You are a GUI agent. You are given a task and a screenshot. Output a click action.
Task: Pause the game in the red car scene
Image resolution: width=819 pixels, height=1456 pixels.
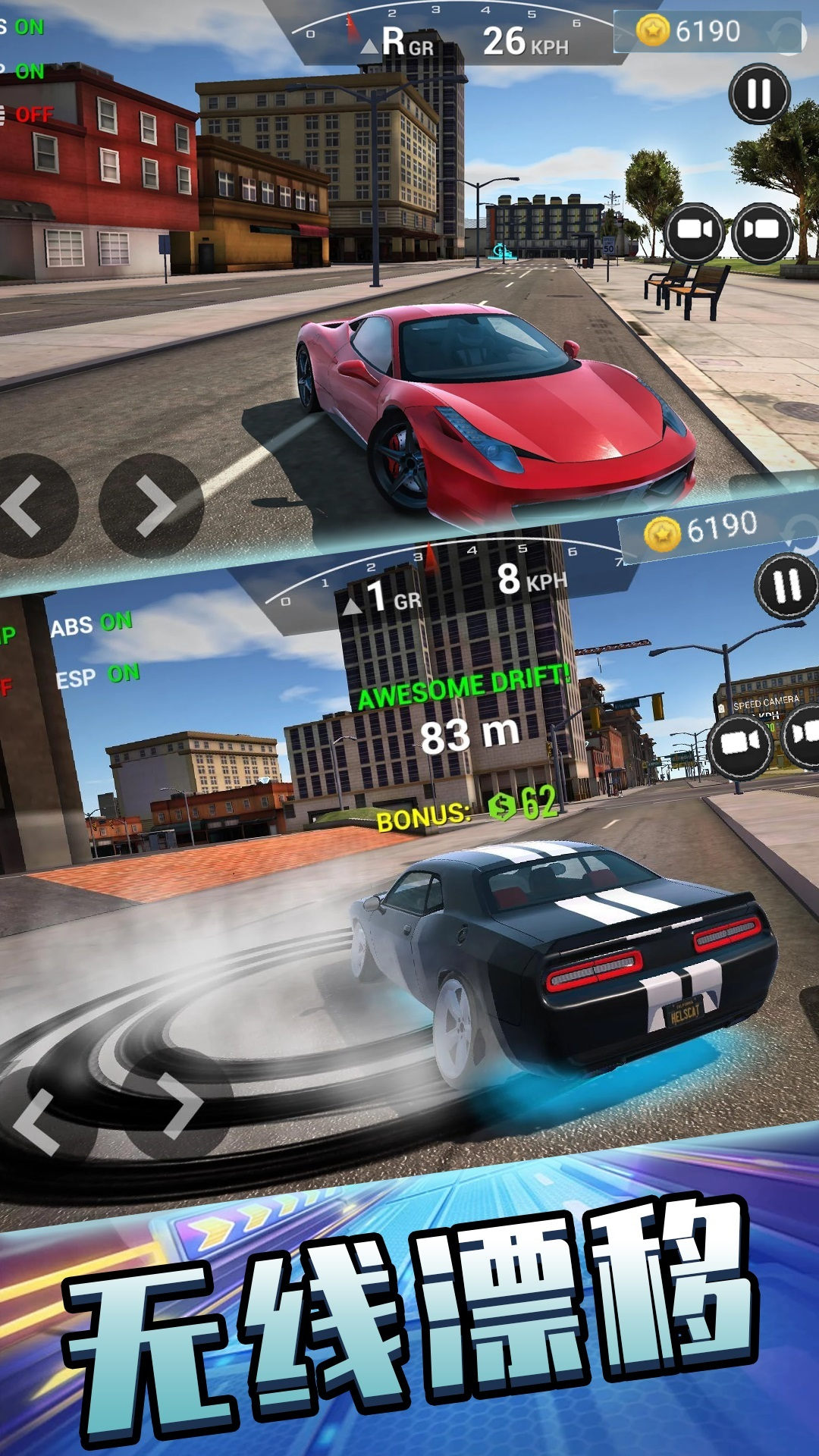click(759, 94)
